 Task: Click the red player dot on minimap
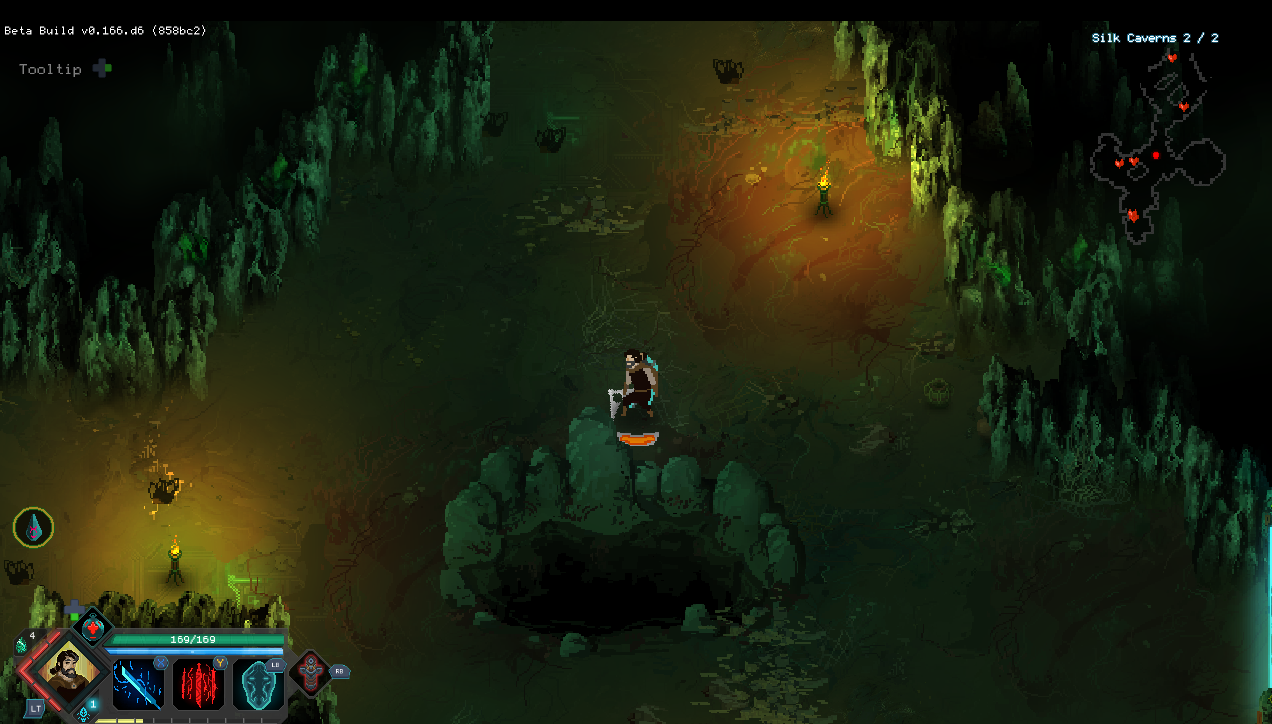pos(1157,156)
